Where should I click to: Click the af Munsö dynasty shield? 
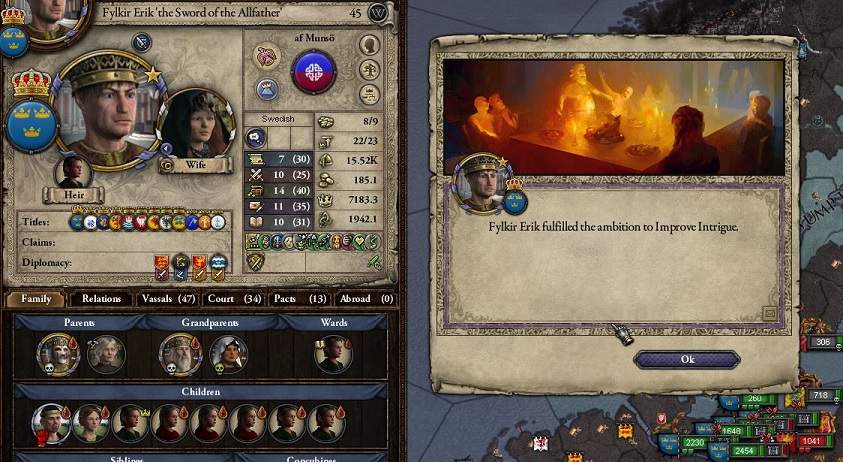point(313,71)
